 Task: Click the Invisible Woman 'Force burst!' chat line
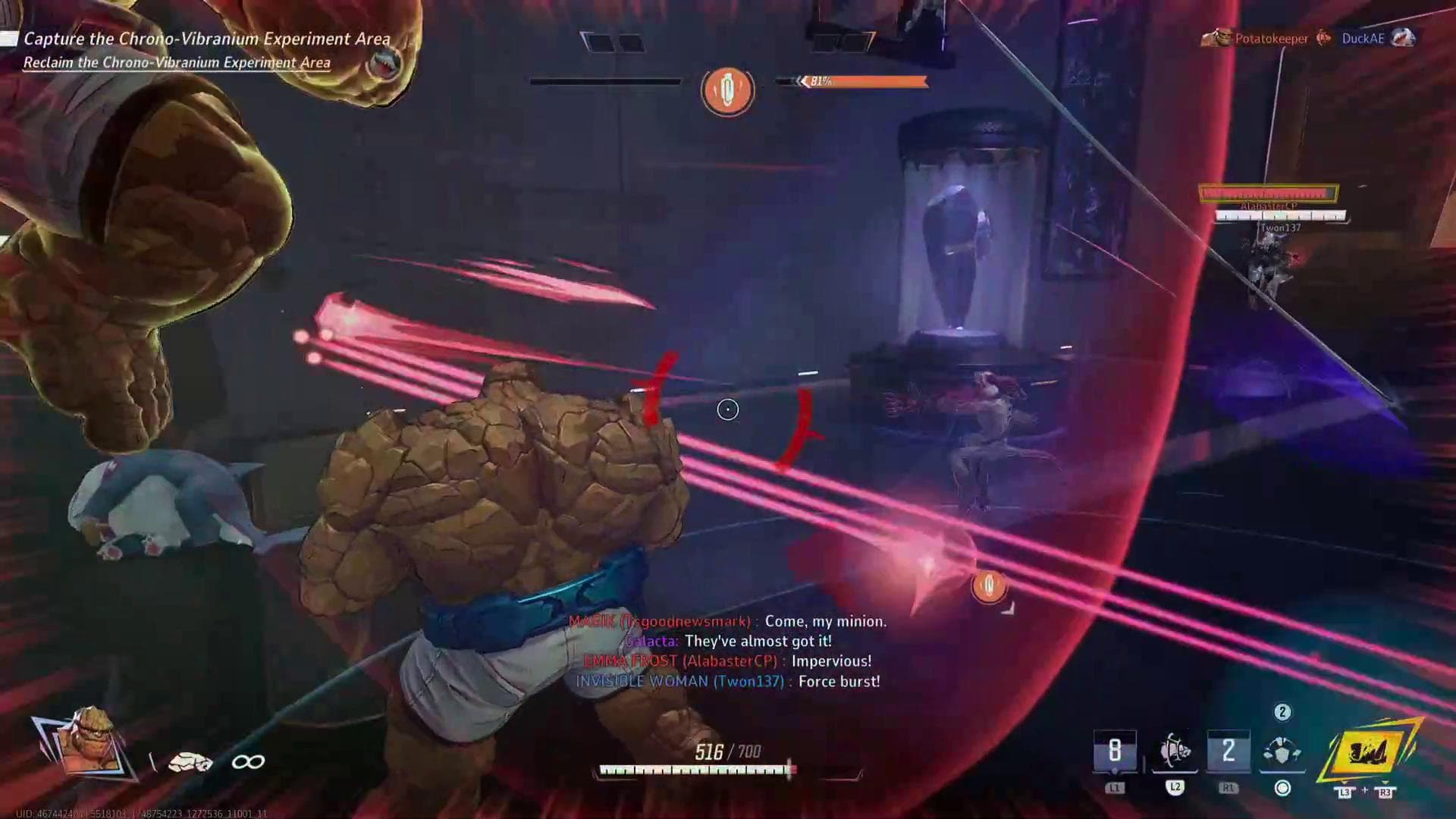[x=727, y=682]
